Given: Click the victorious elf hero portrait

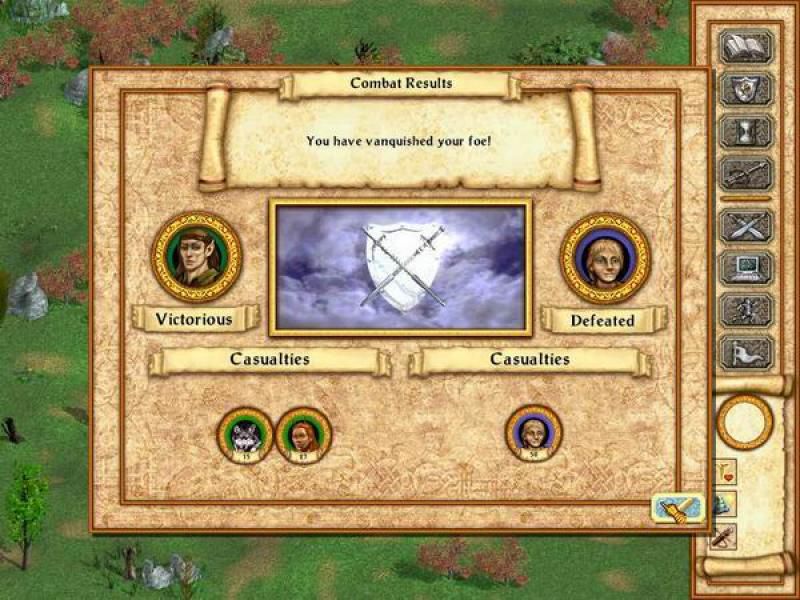Looking at the screenshot, I should pyautogui.click(x=196, y=257).
